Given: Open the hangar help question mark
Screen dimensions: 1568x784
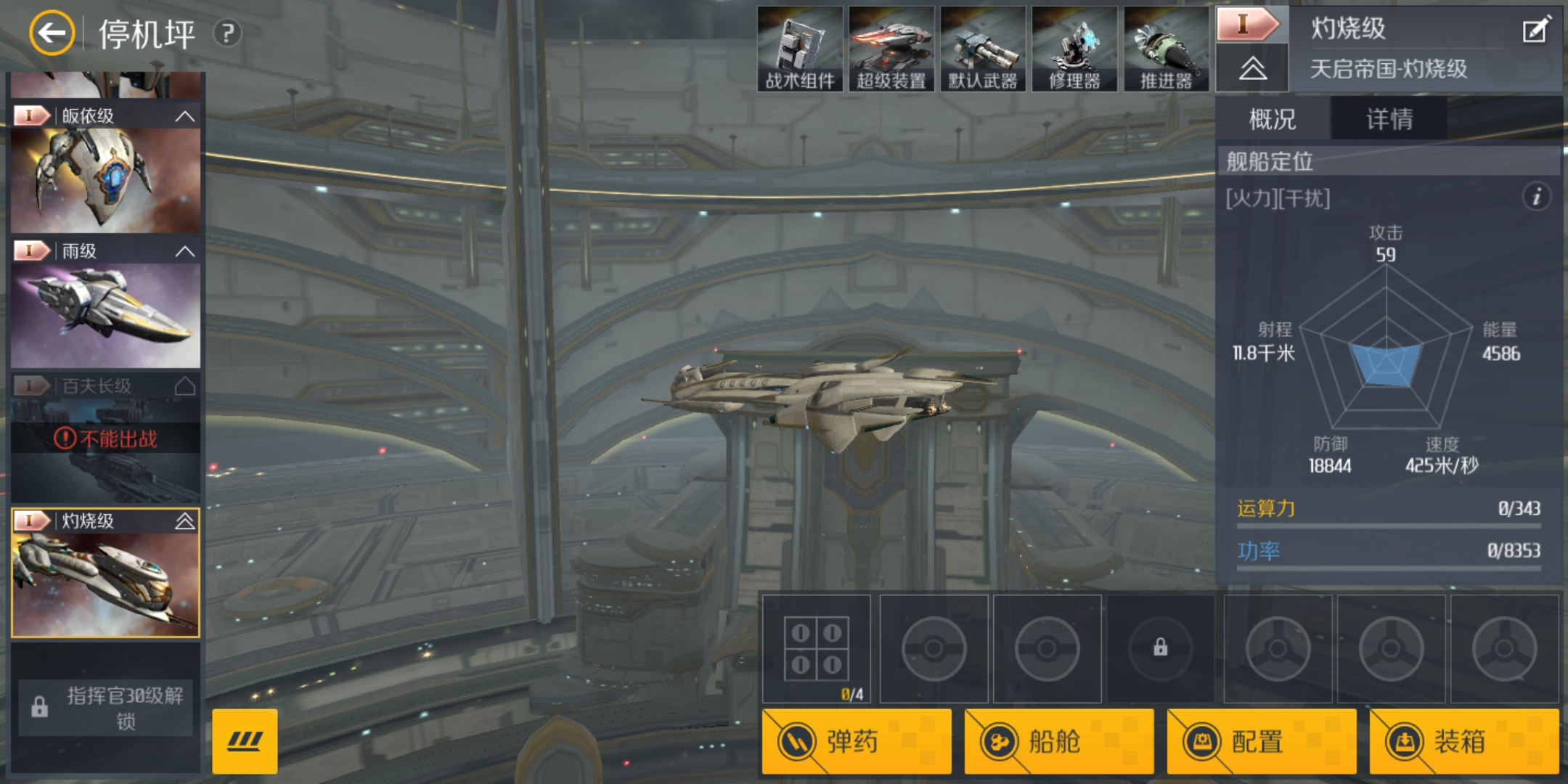Looking at the screenshot, I should (x=227, y=33).
